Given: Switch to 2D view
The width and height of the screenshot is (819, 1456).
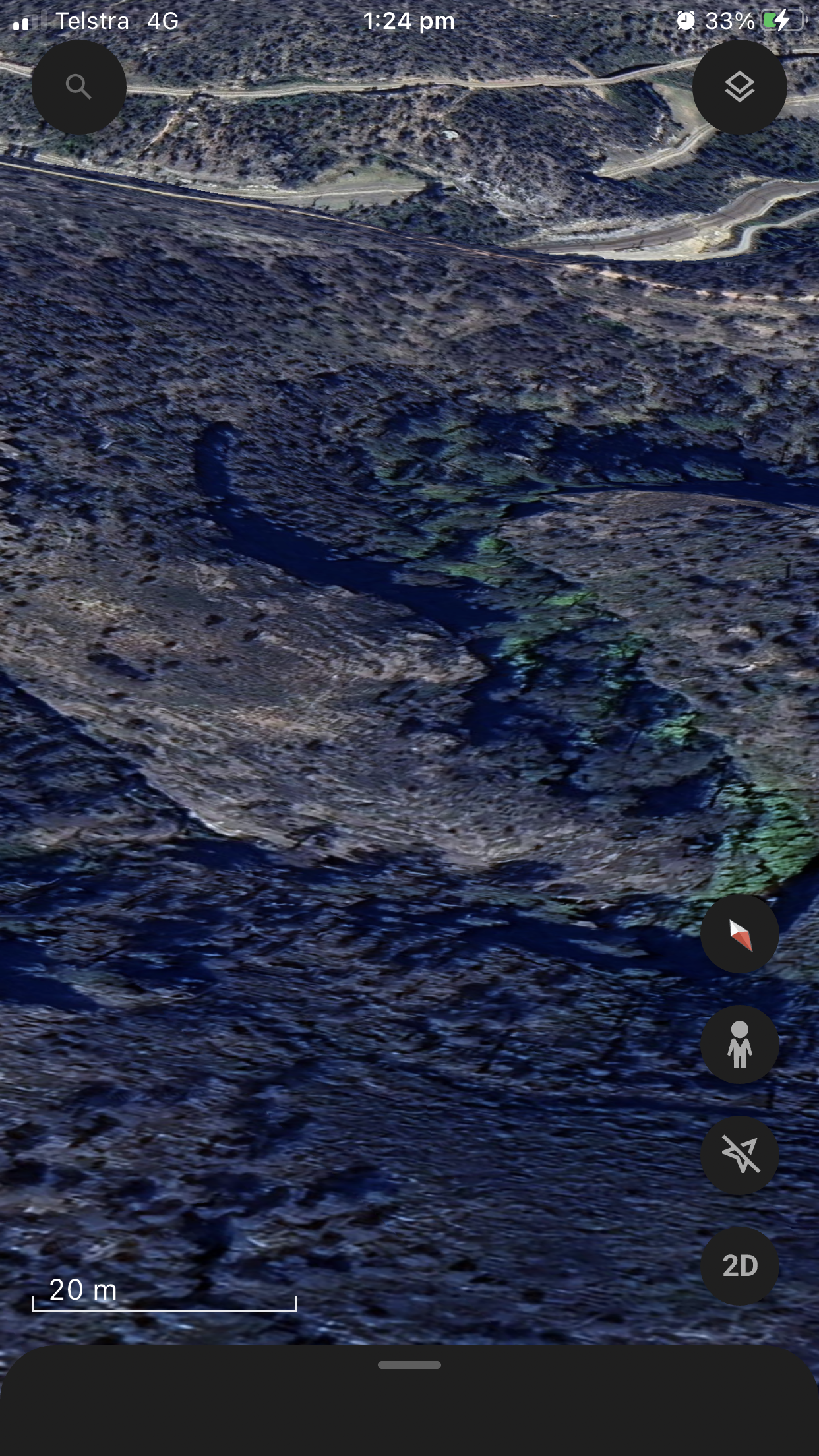Looking at the screenshot, I should pyautogui.click(x=739, y=1266).
